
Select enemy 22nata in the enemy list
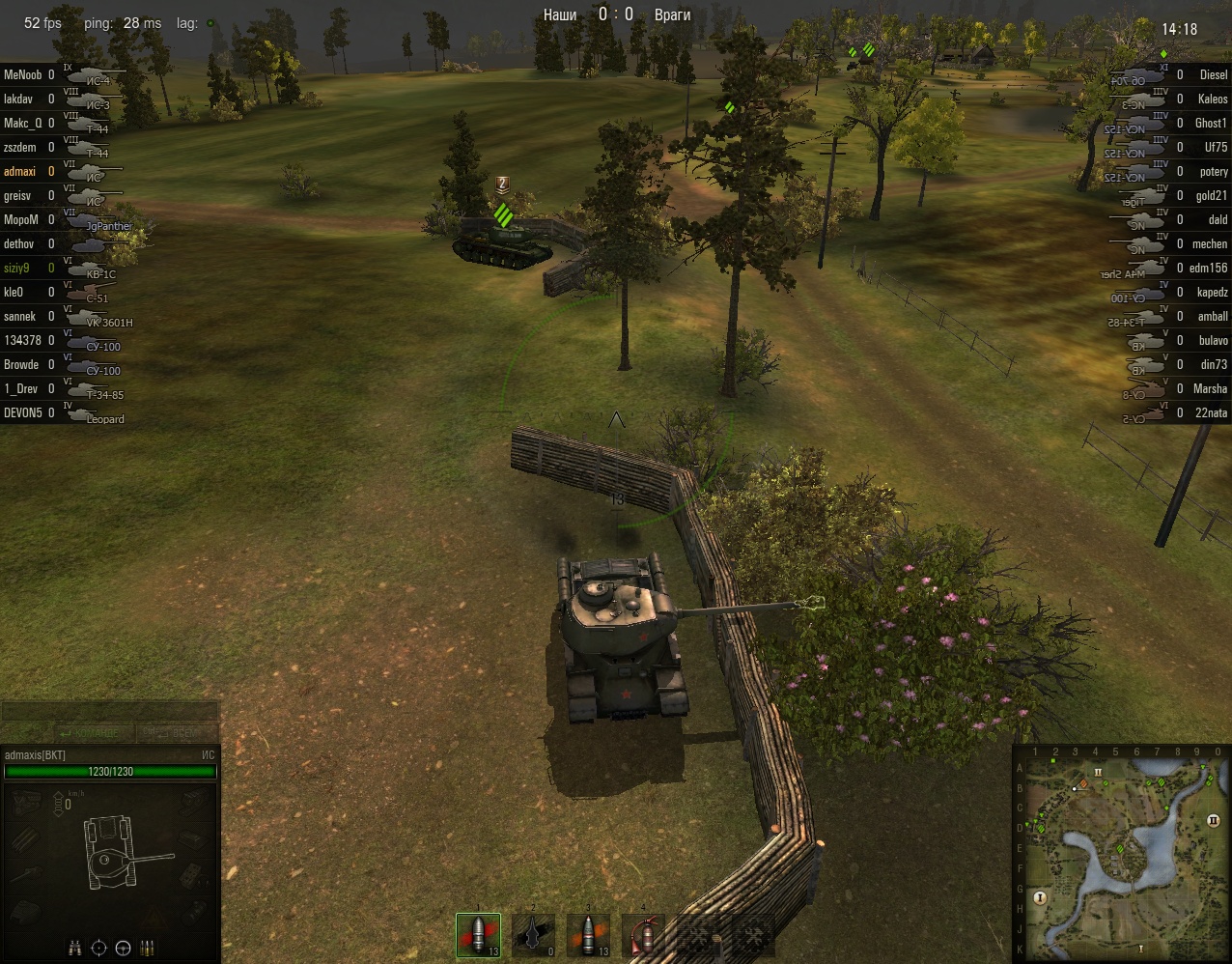click(x=1211, y=412)
